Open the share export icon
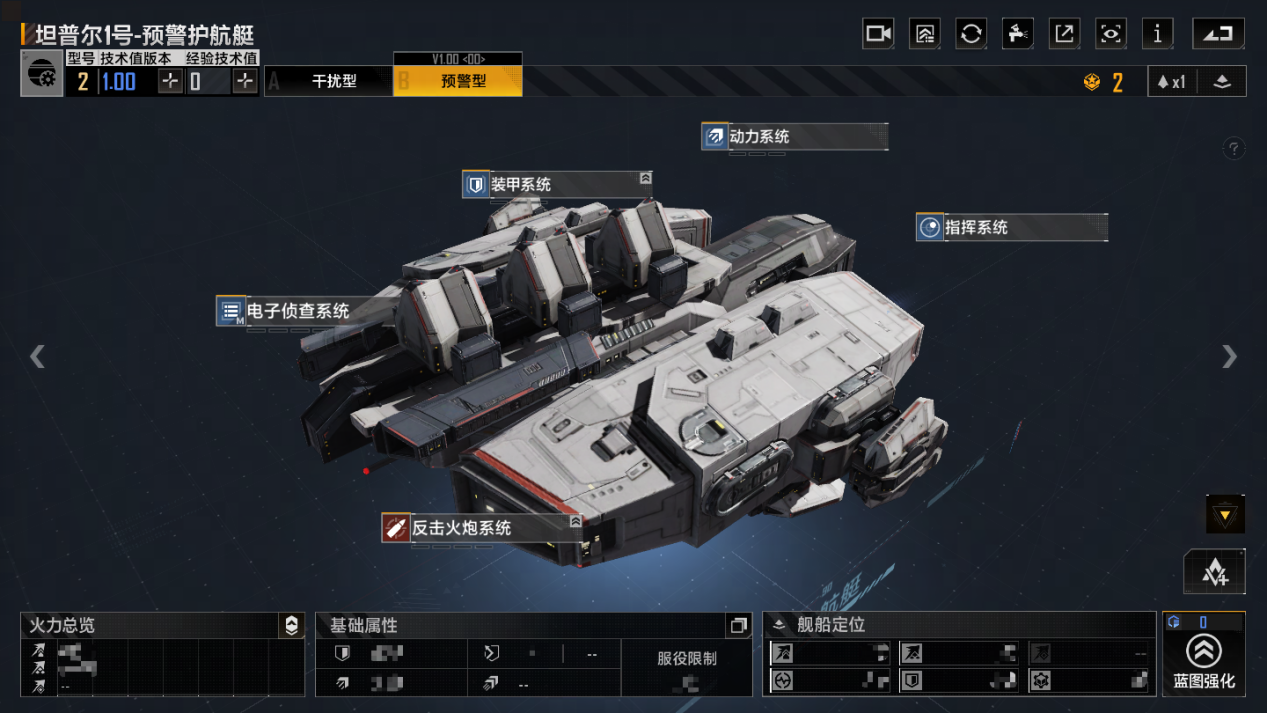 pyautogui.click(x=1064, y=34)
